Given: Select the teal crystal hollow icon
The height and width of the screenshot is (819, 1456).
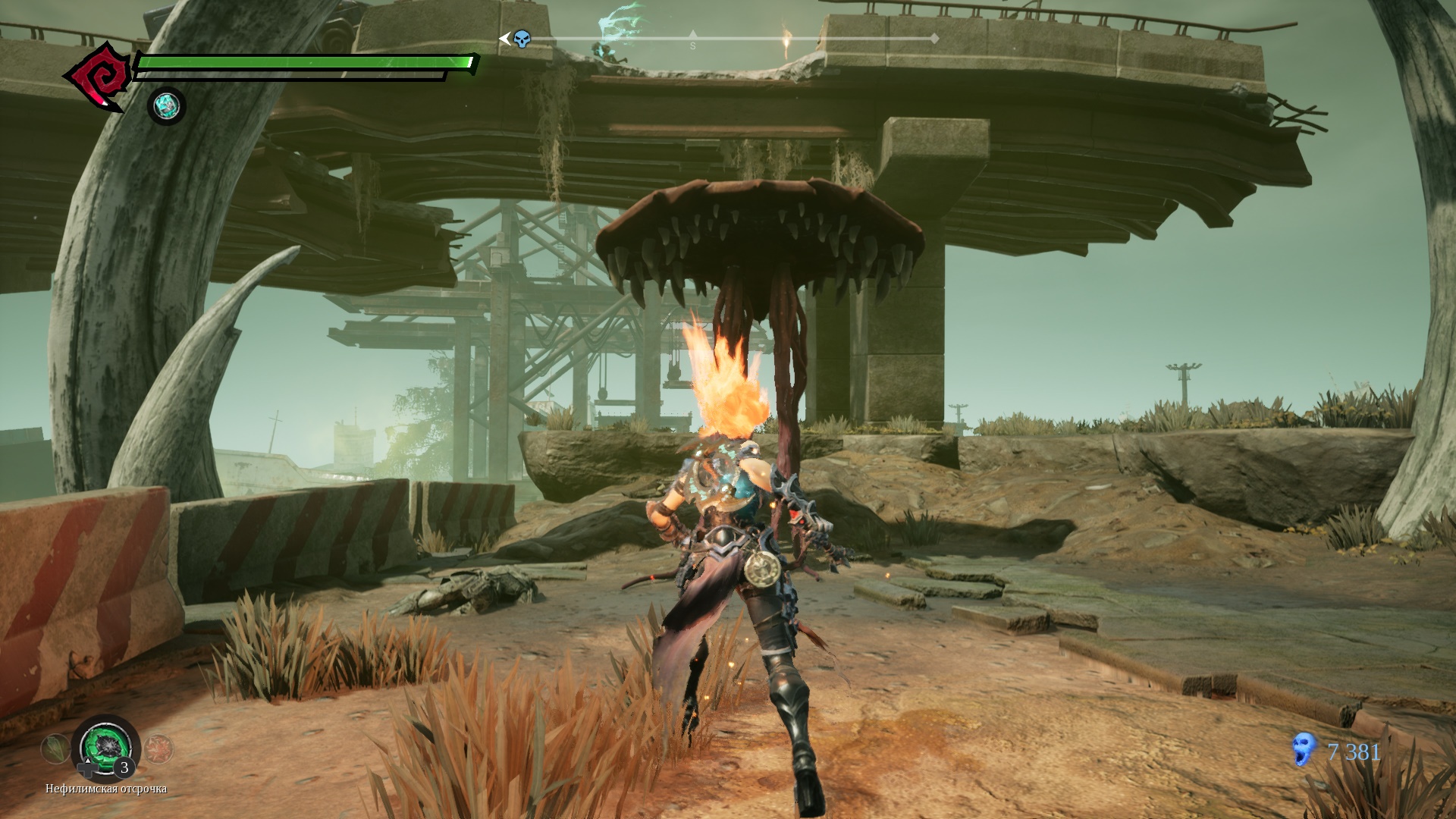Looking at the screenshot, I should point(166,106).
